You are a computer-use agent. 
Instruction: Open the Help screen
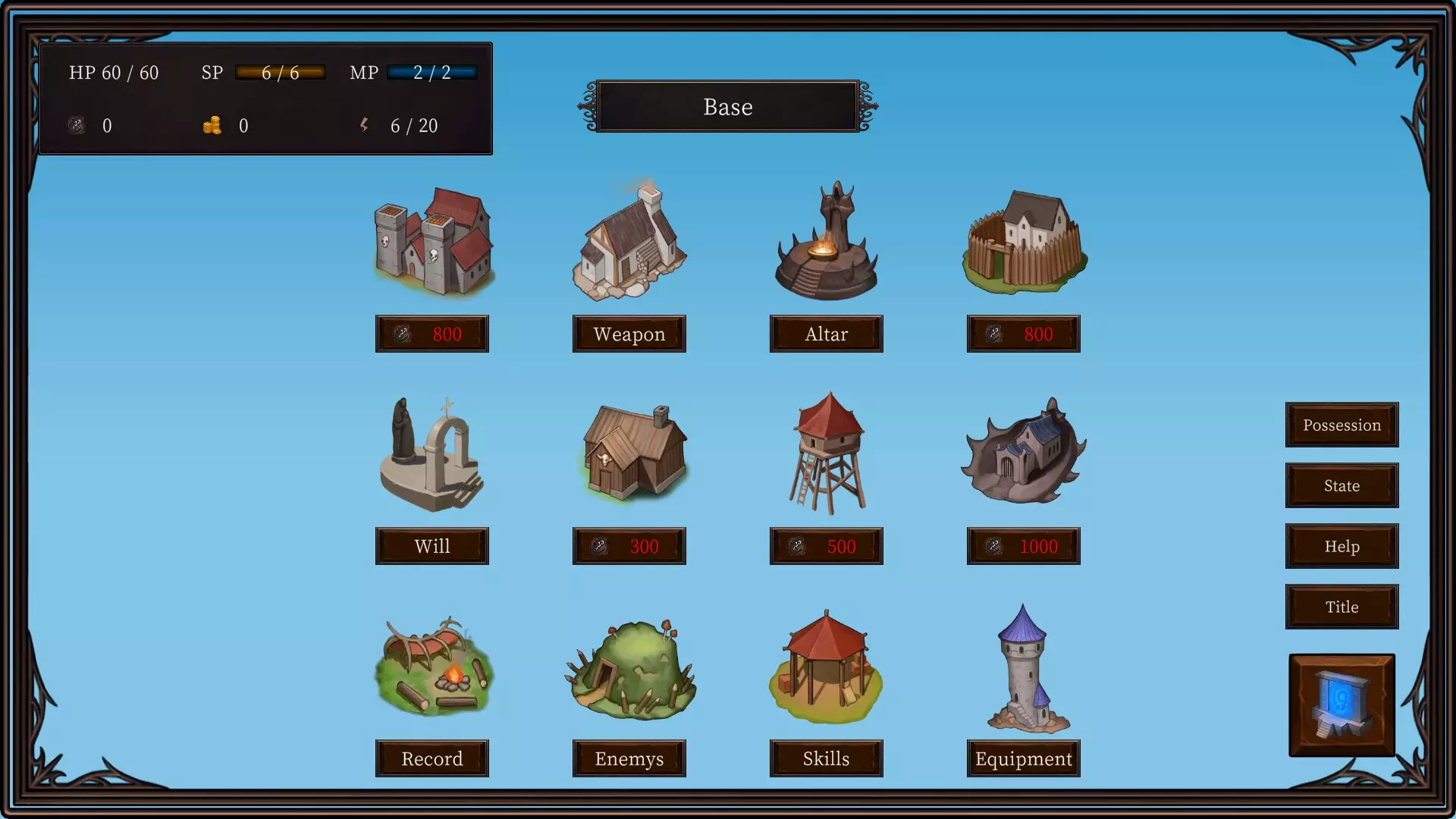click(1341, 546)
